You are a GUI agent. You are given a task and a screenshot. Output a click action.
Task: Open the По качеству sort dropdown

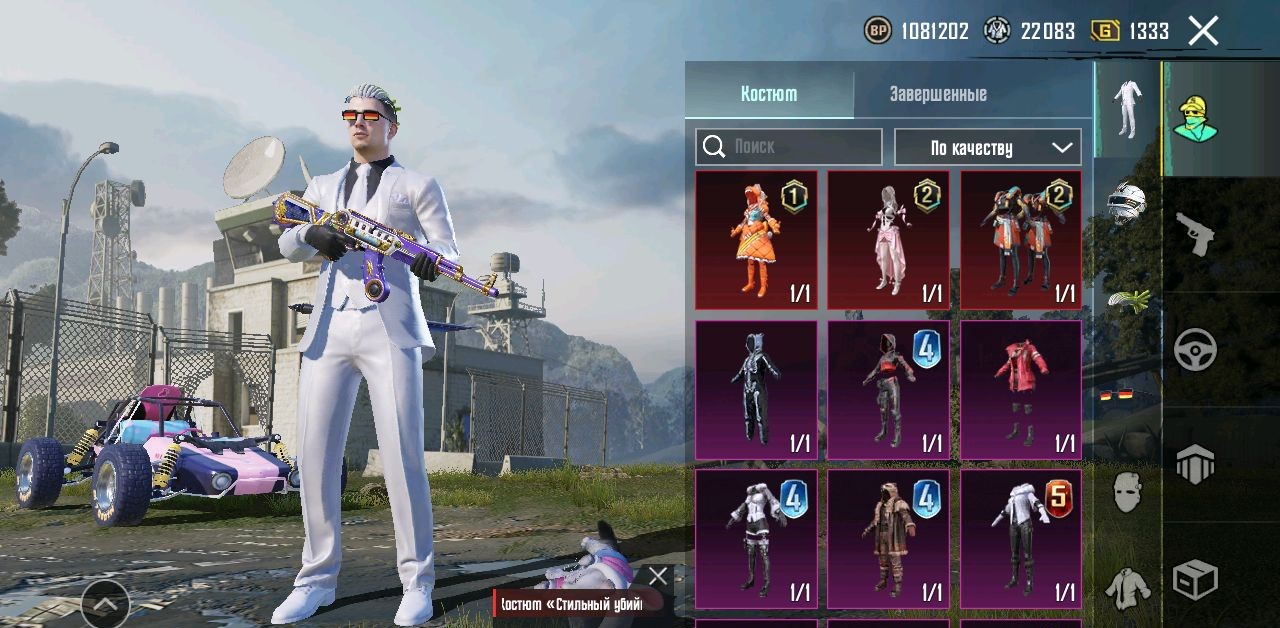[x=987, y=147]
